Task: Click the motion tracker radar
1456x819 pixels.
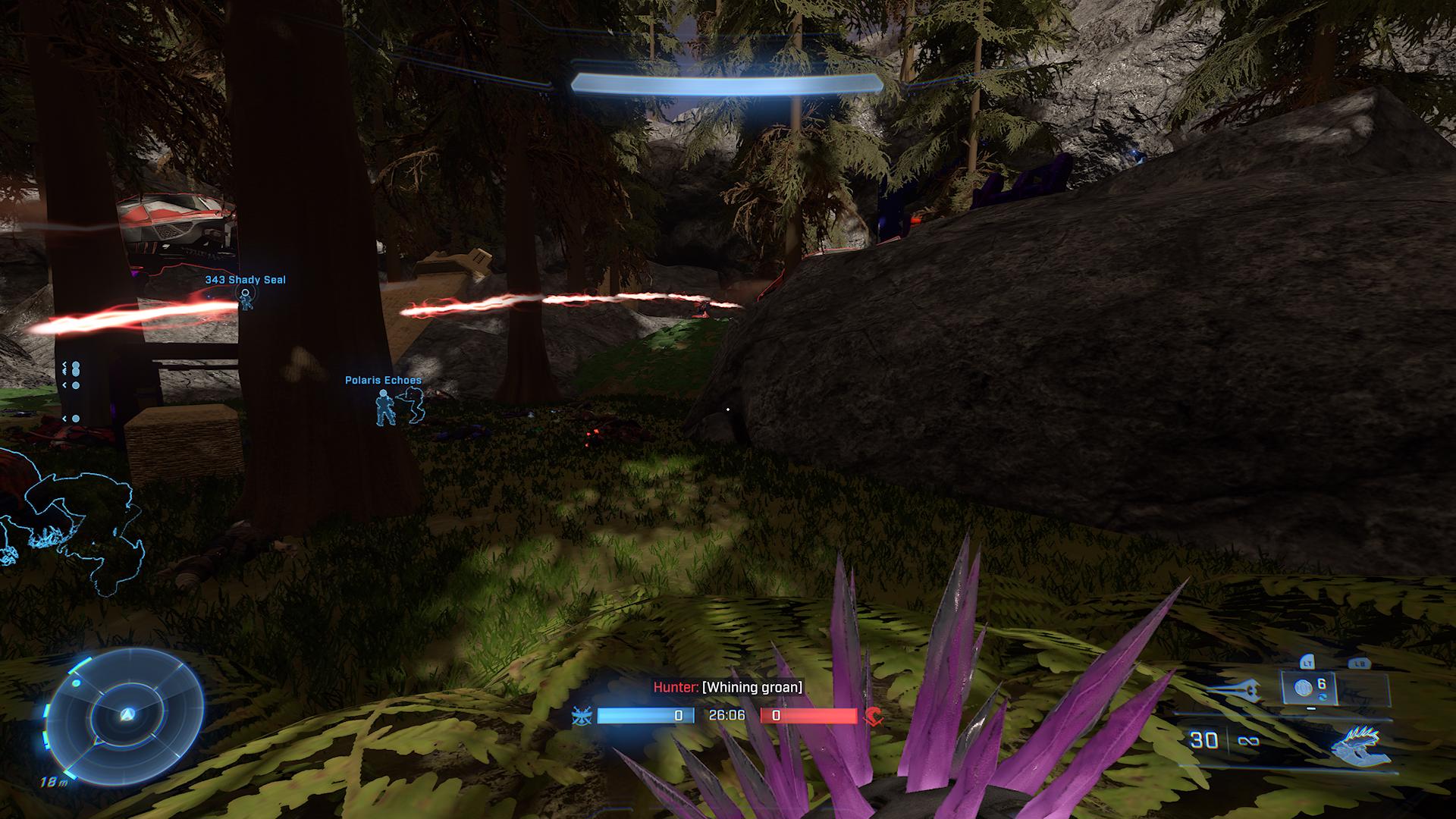Action: (127, 715)
